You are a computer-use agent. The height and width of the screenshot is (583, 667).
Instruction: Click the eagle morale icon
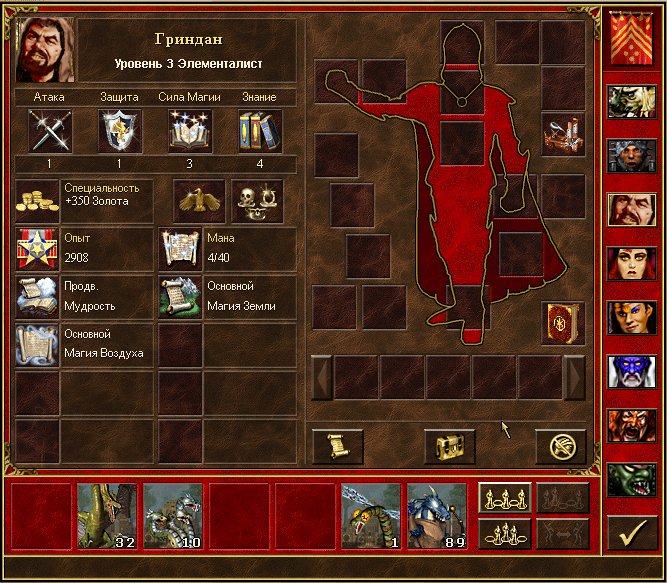click(200, 200)
